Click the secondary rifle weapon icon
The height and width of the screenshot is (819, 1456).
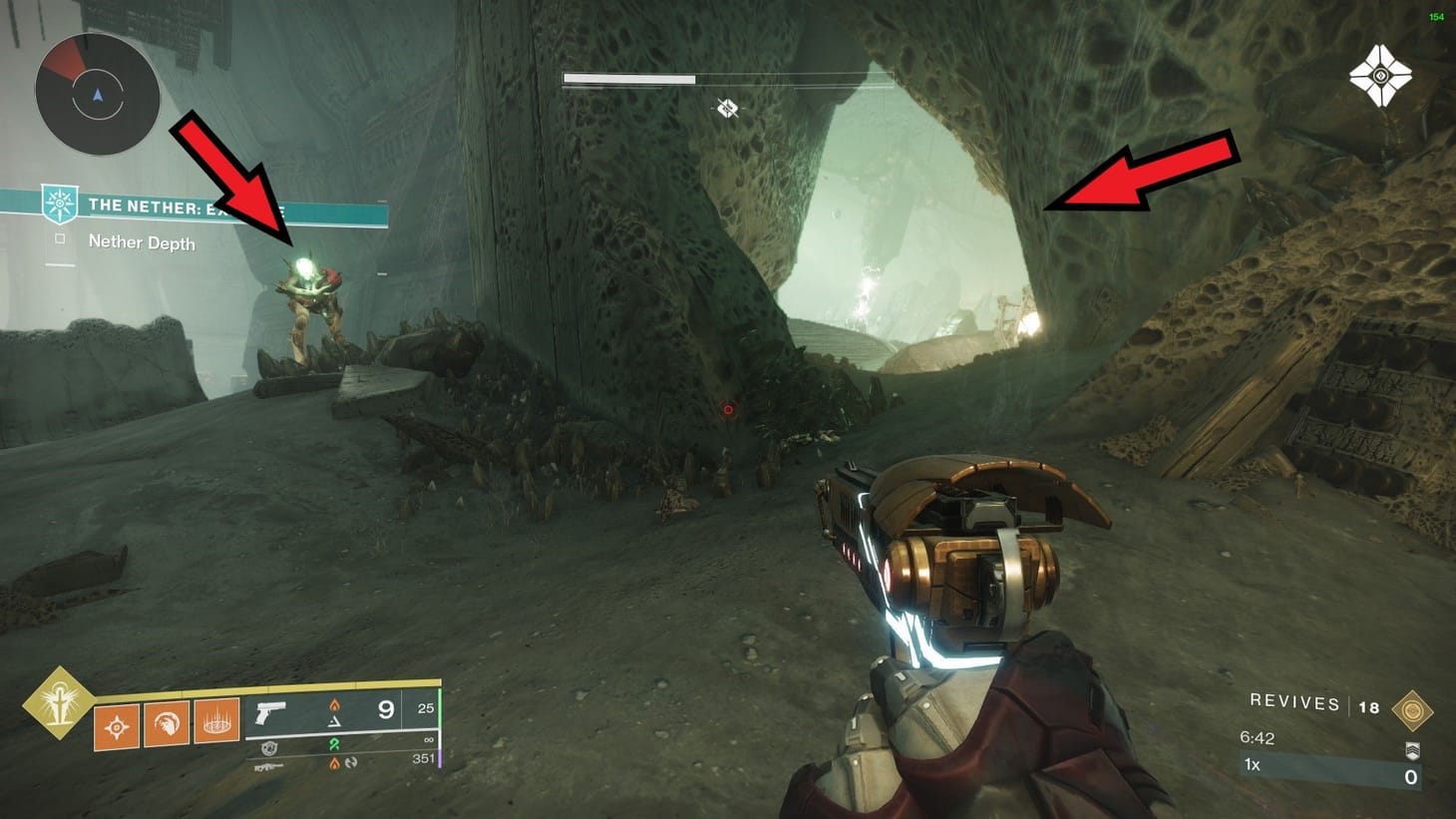click(269, 766)
